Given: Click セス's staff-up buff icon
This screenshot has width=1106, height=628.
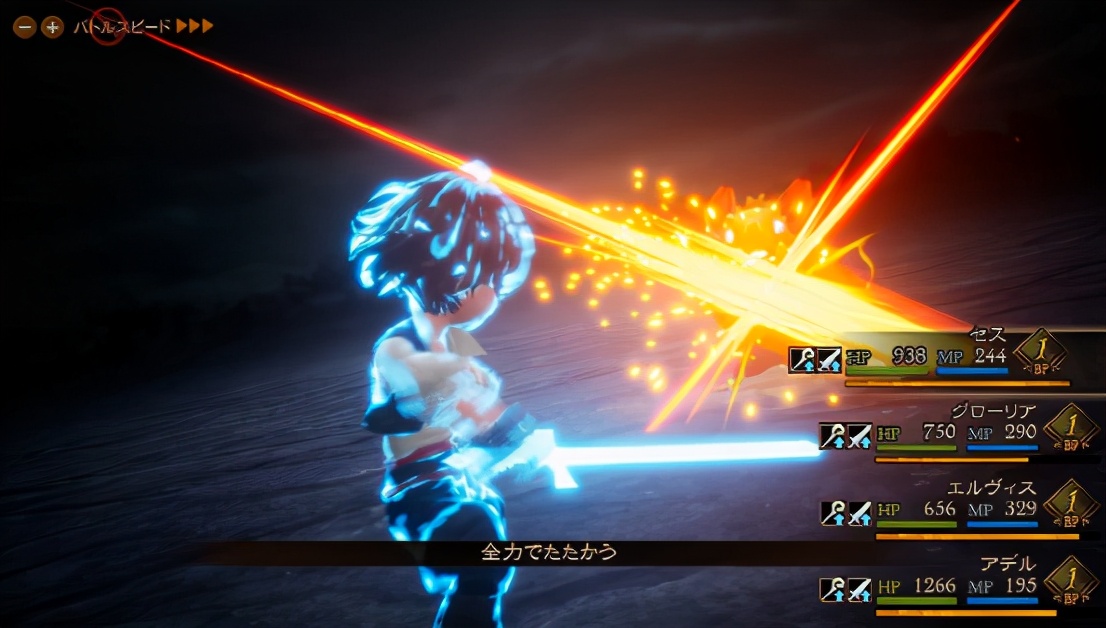Looking at the screenshot, I should 802,360.
